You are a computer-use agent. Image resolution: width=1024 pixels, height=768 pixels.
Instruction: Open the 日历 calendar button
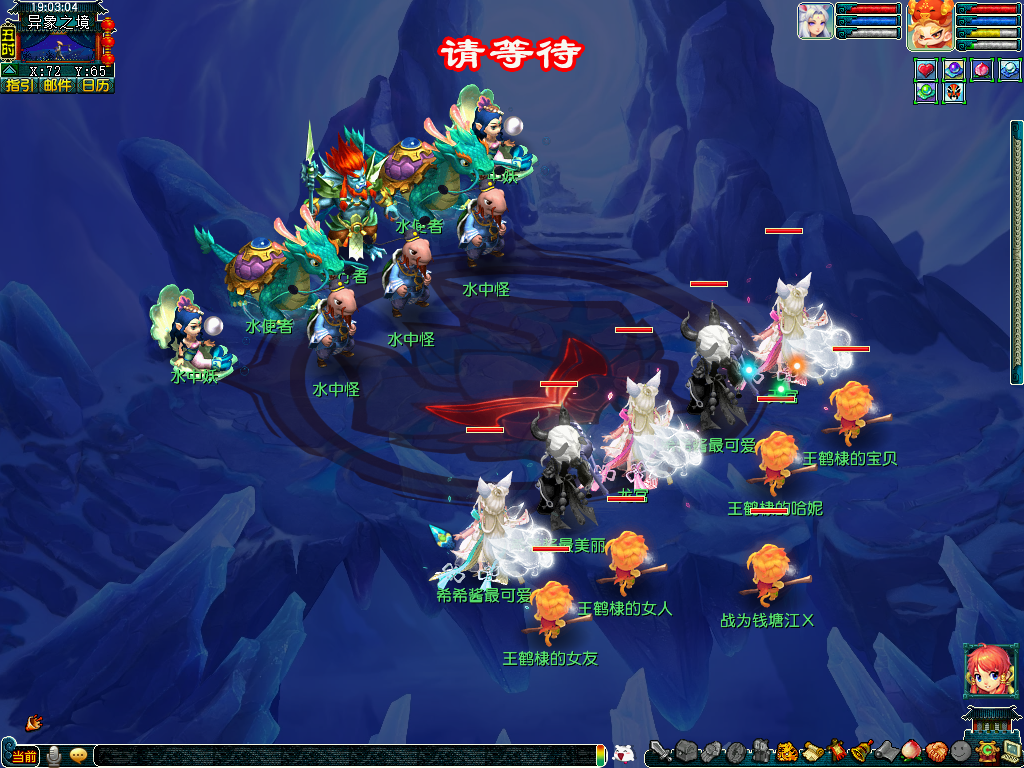point(96,86)
